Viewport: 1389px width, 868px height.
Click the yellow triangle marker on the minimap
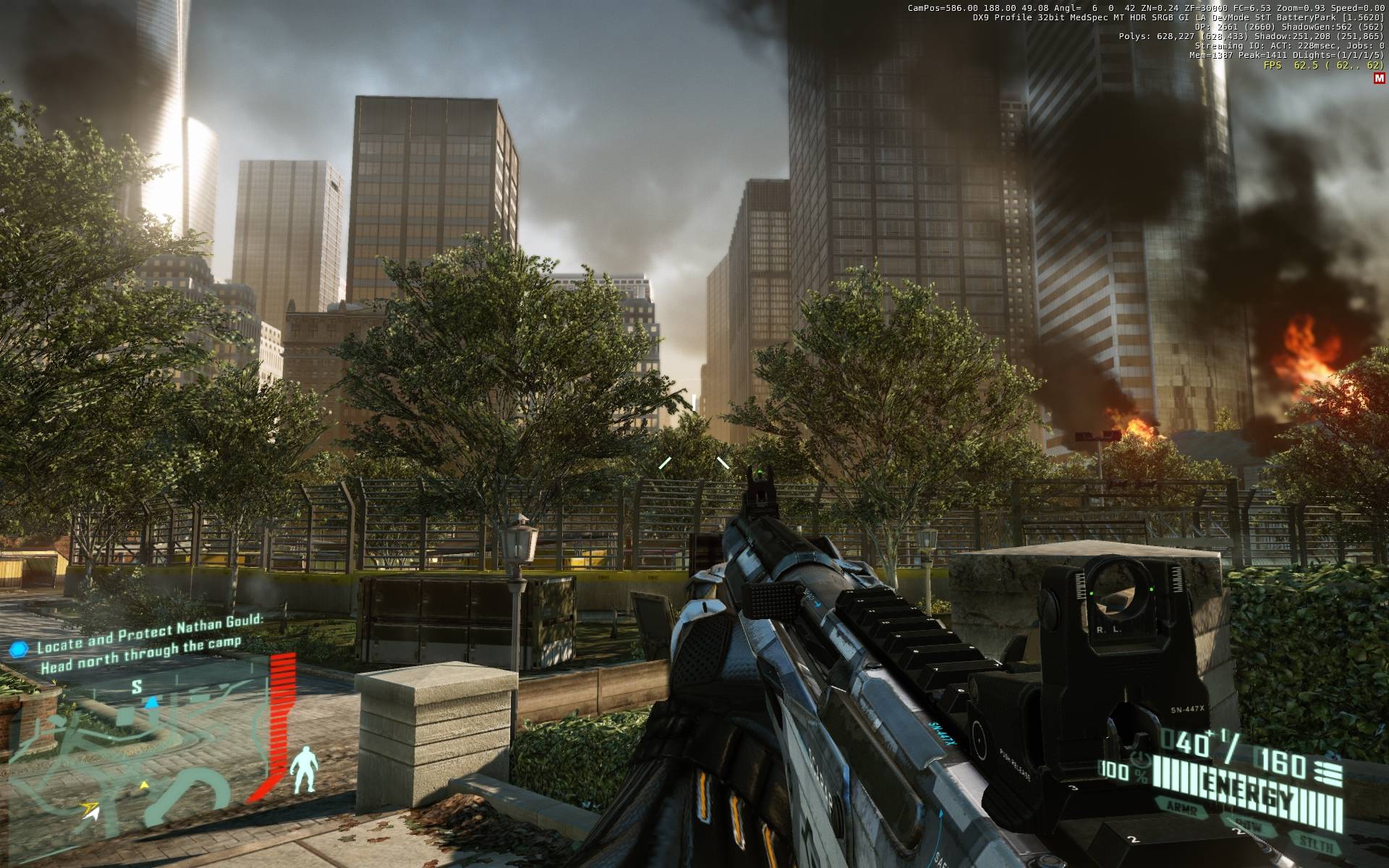(x=143, y=784)
